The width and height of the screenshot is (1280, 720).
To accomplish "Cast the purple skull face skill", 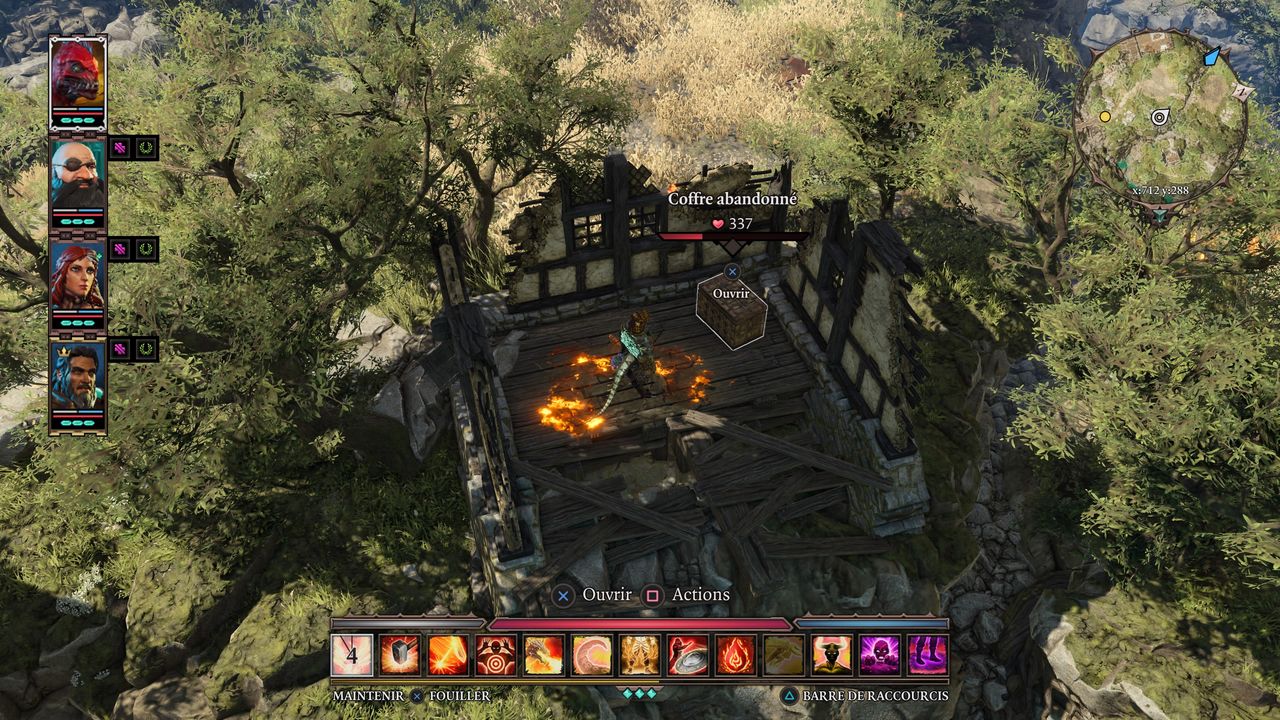I will pyautogui.click(x=880, y=655).
